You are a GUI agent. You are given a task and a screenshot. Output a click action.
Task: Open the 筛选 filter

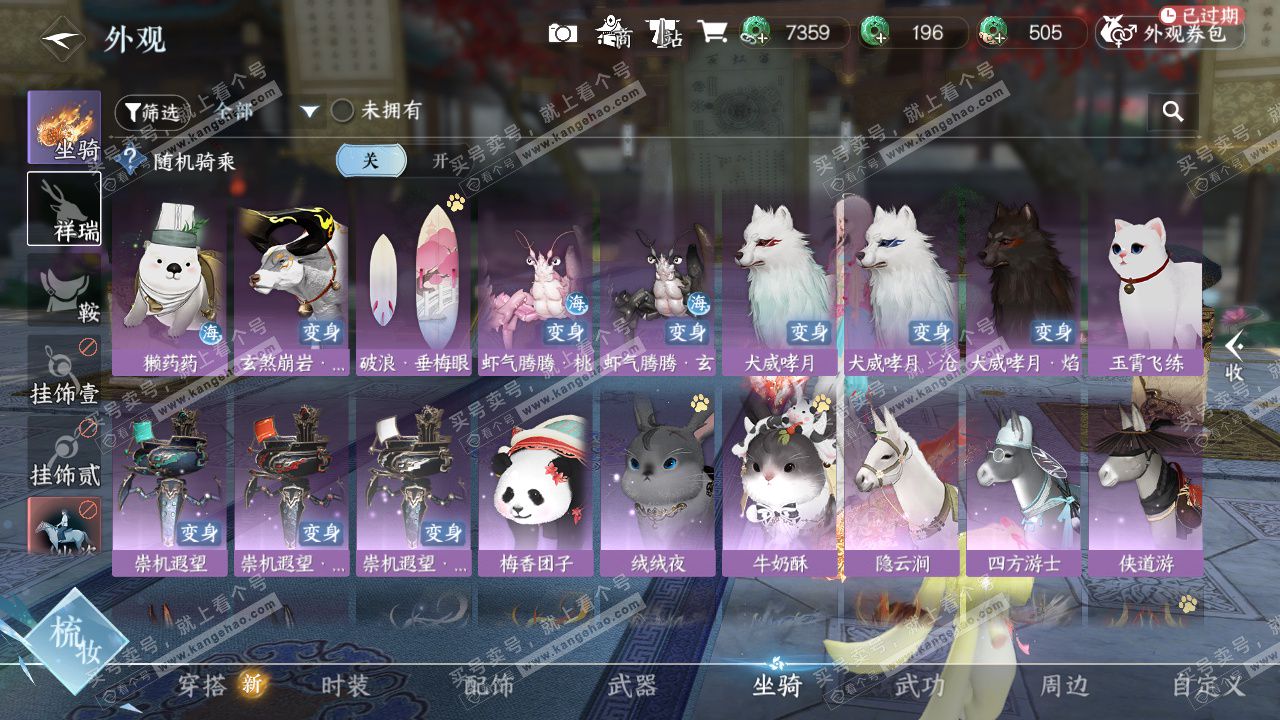tap(152, 112)
